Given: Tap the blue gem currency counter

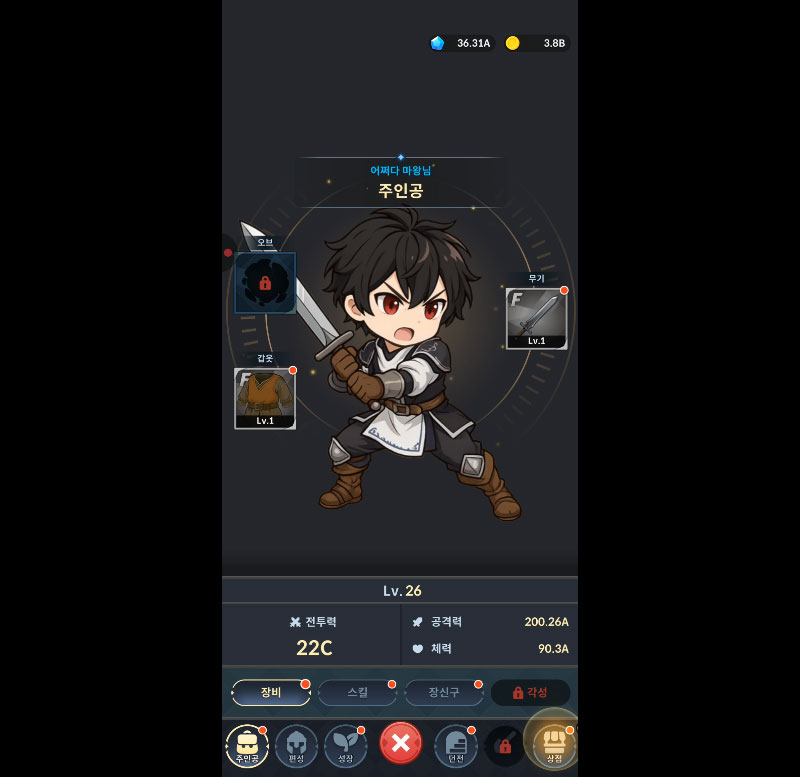Looking at the screenshot, I should coord(462,43).
